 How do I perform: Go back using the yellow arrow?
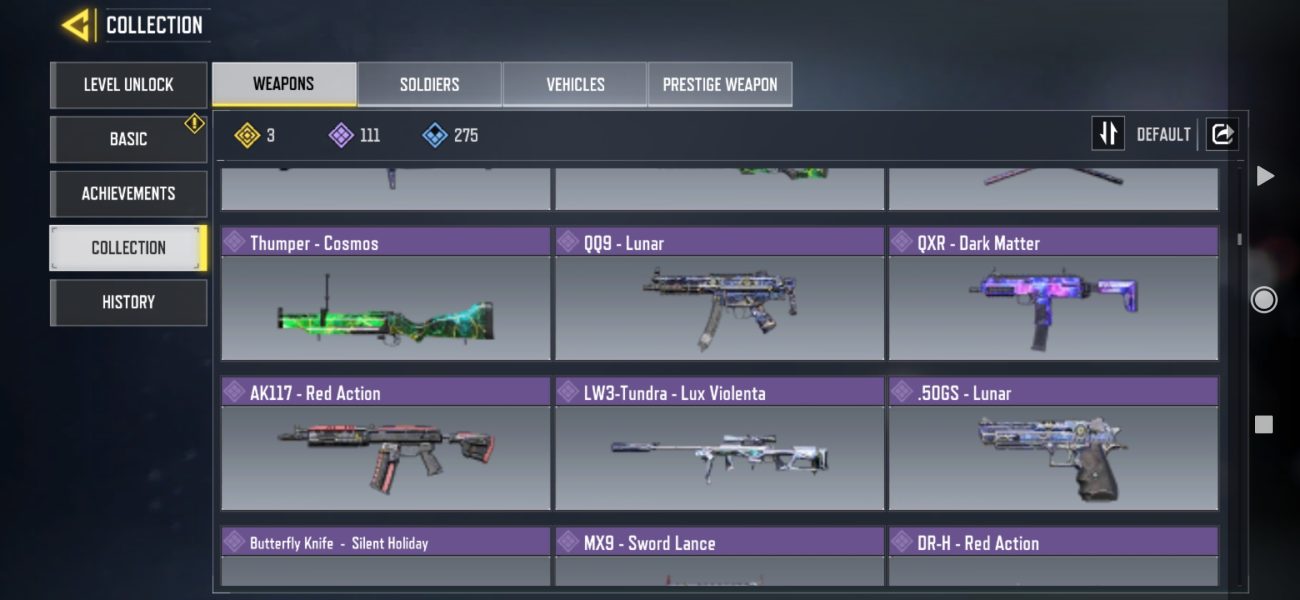pyautogui.click(x=77, y=25)
